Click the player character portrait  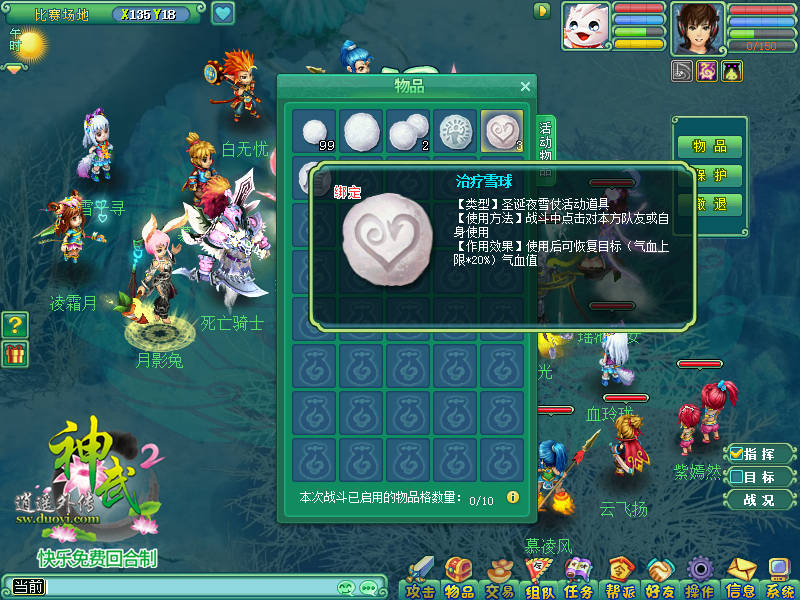pyautogui.click(x=697, y=26)
